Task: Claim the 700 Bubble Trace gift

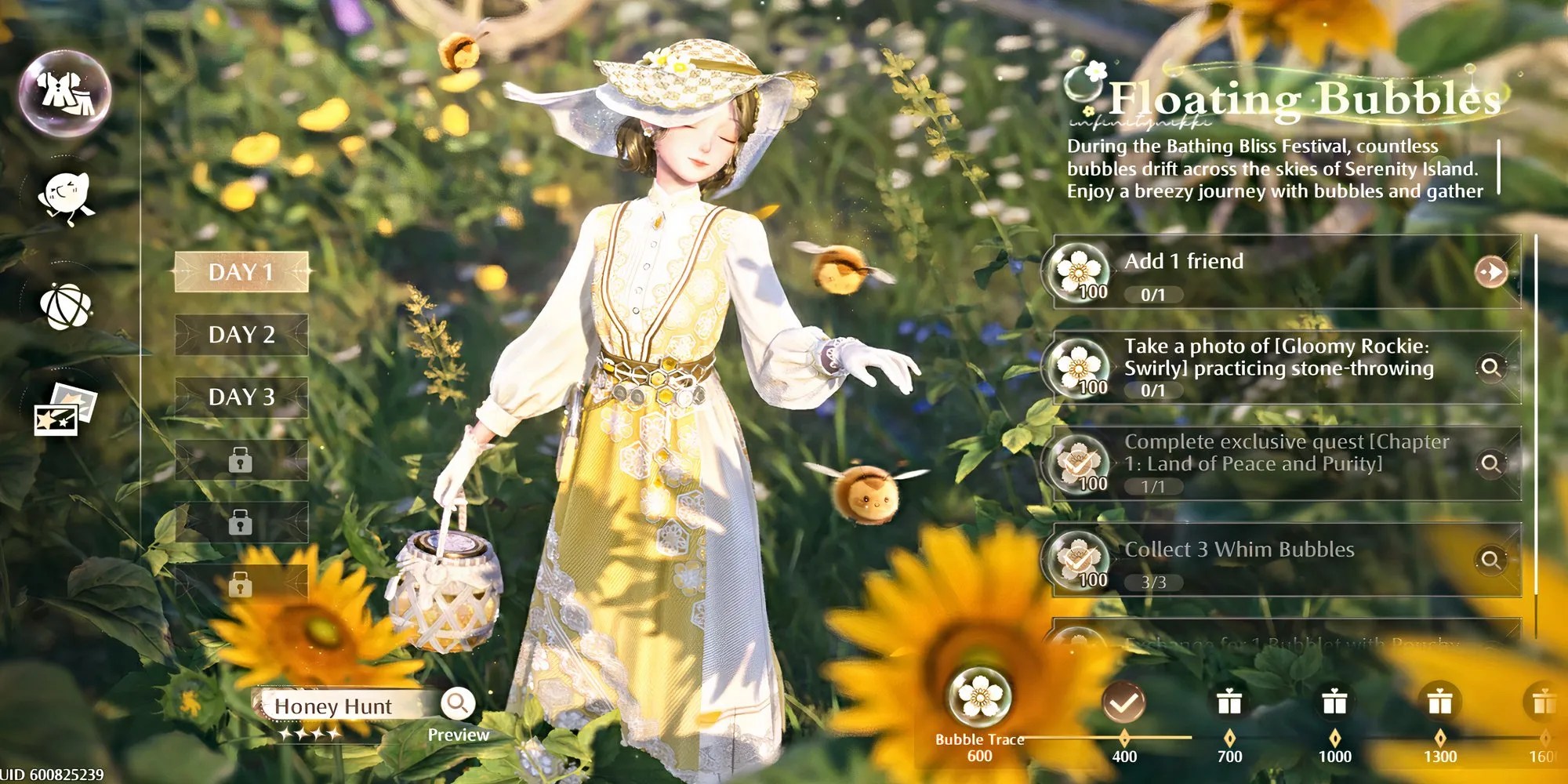Action: coord(1229,702)
